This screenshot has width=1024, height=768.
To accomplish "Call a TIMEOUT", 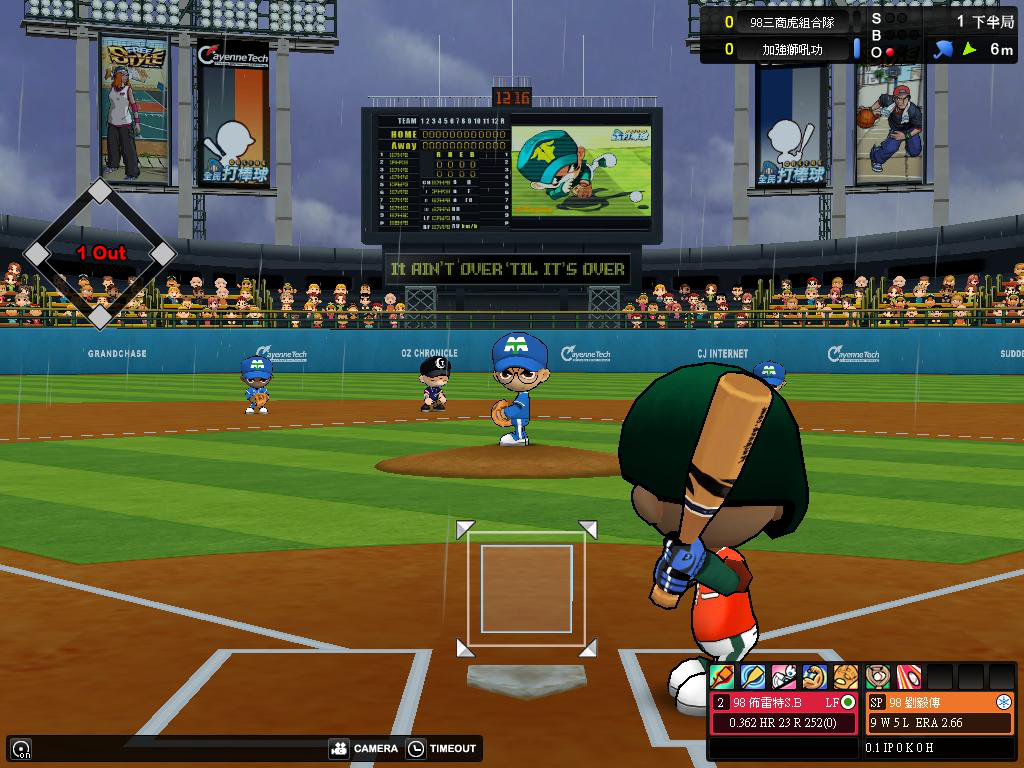I will (x=442, y=748).
